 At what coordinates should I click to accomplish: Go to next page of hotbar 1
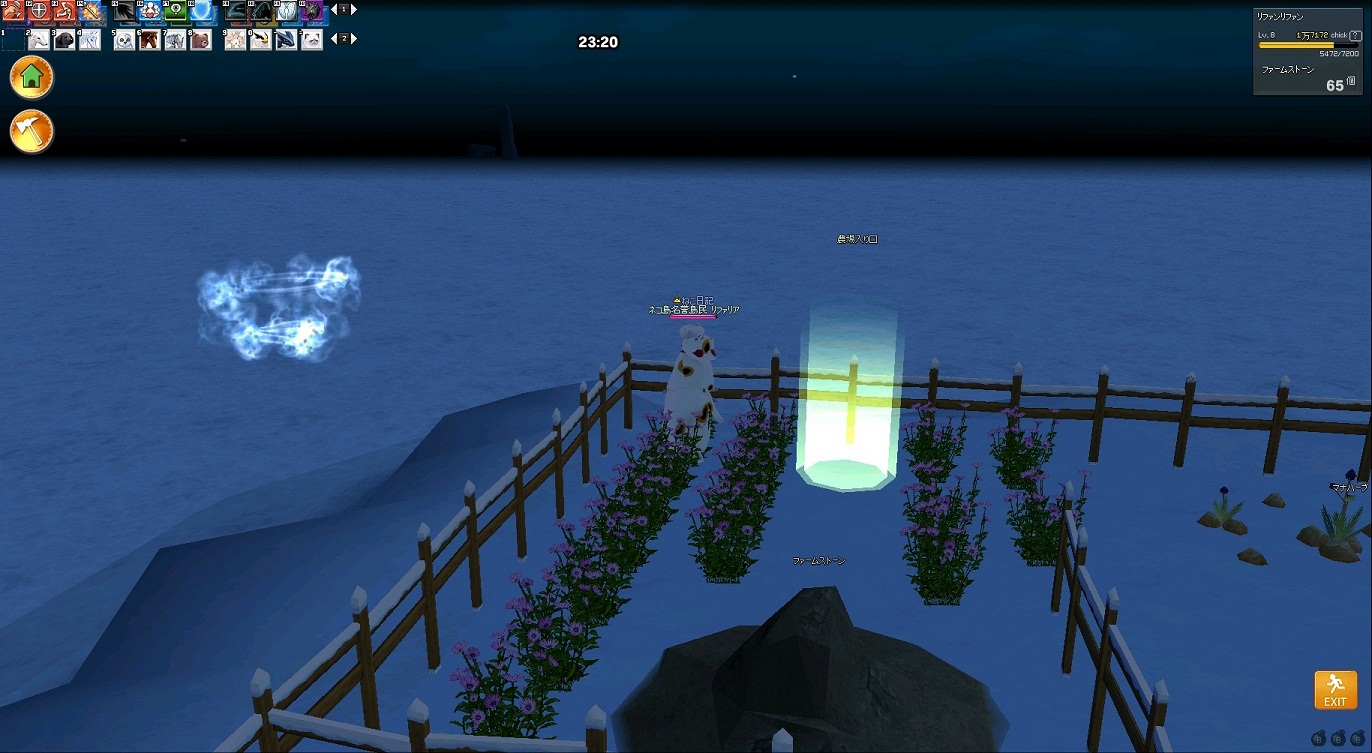coord(353,9)
